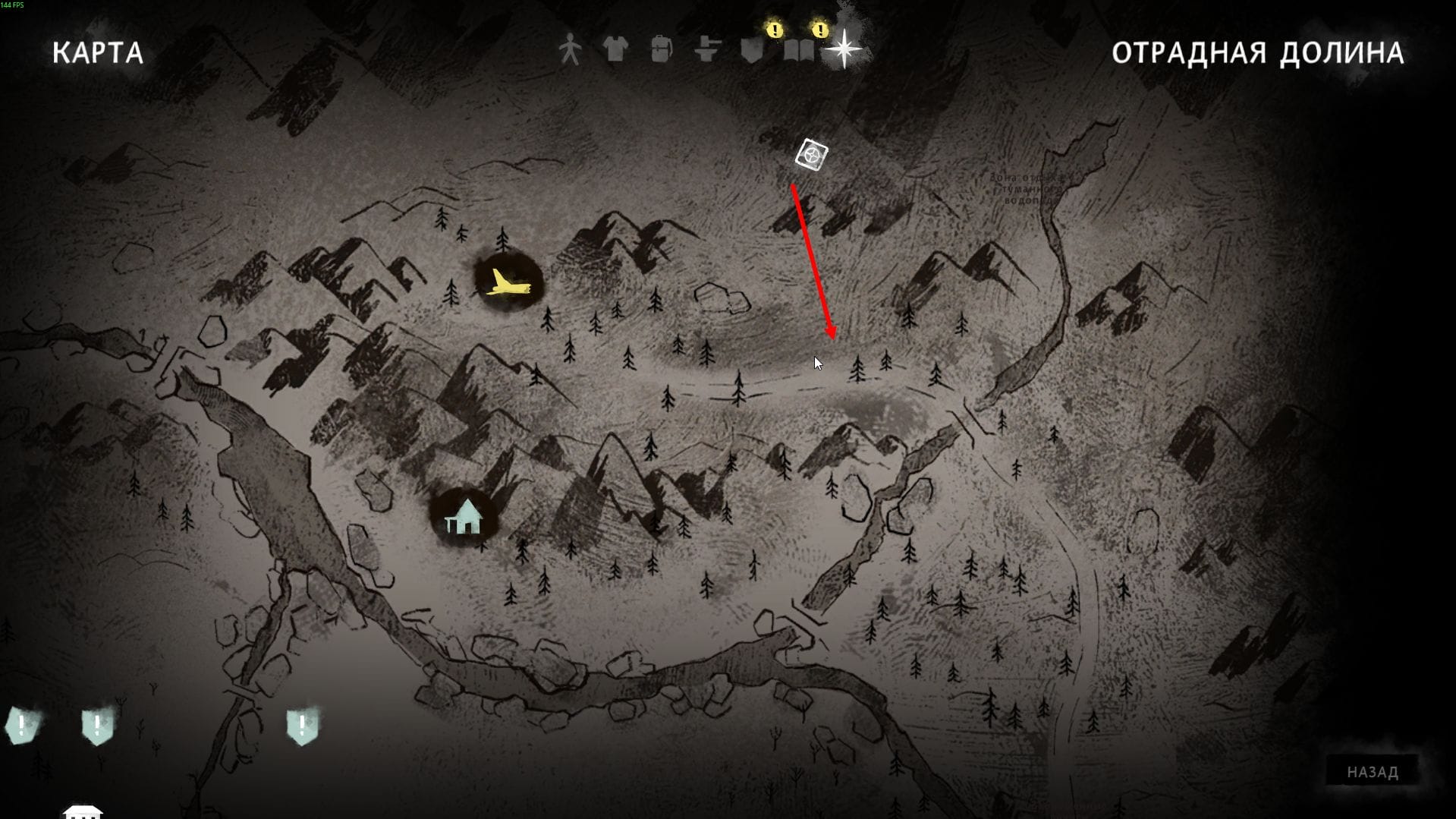This screenshot has width=1456, height=819.
Task: Click the teal house map marker
Action: (x=464, y=517)
